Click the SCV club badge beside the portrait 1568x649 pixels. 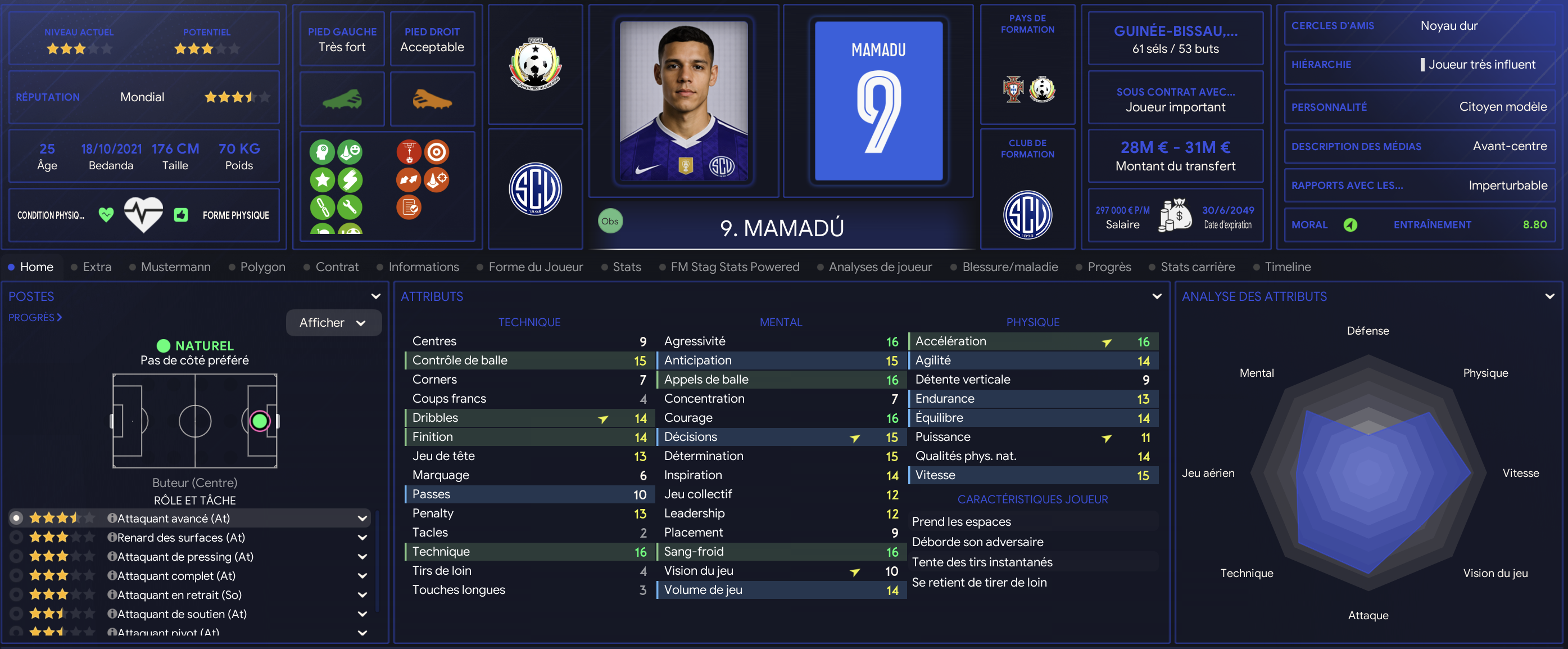[x=534, y=189]
